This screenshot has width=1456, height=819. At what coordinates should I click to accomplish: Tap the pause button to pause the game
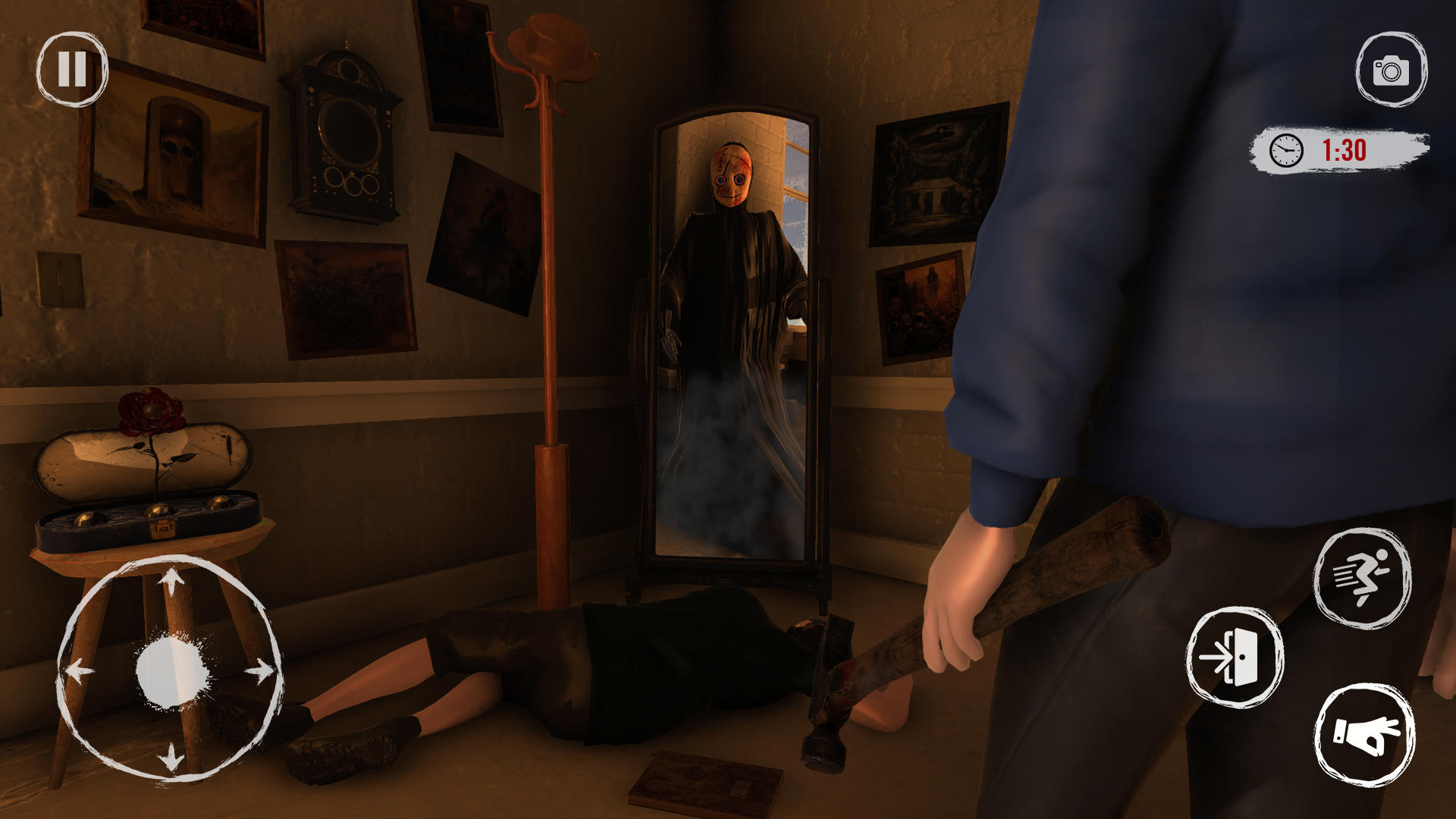point(71,72)
